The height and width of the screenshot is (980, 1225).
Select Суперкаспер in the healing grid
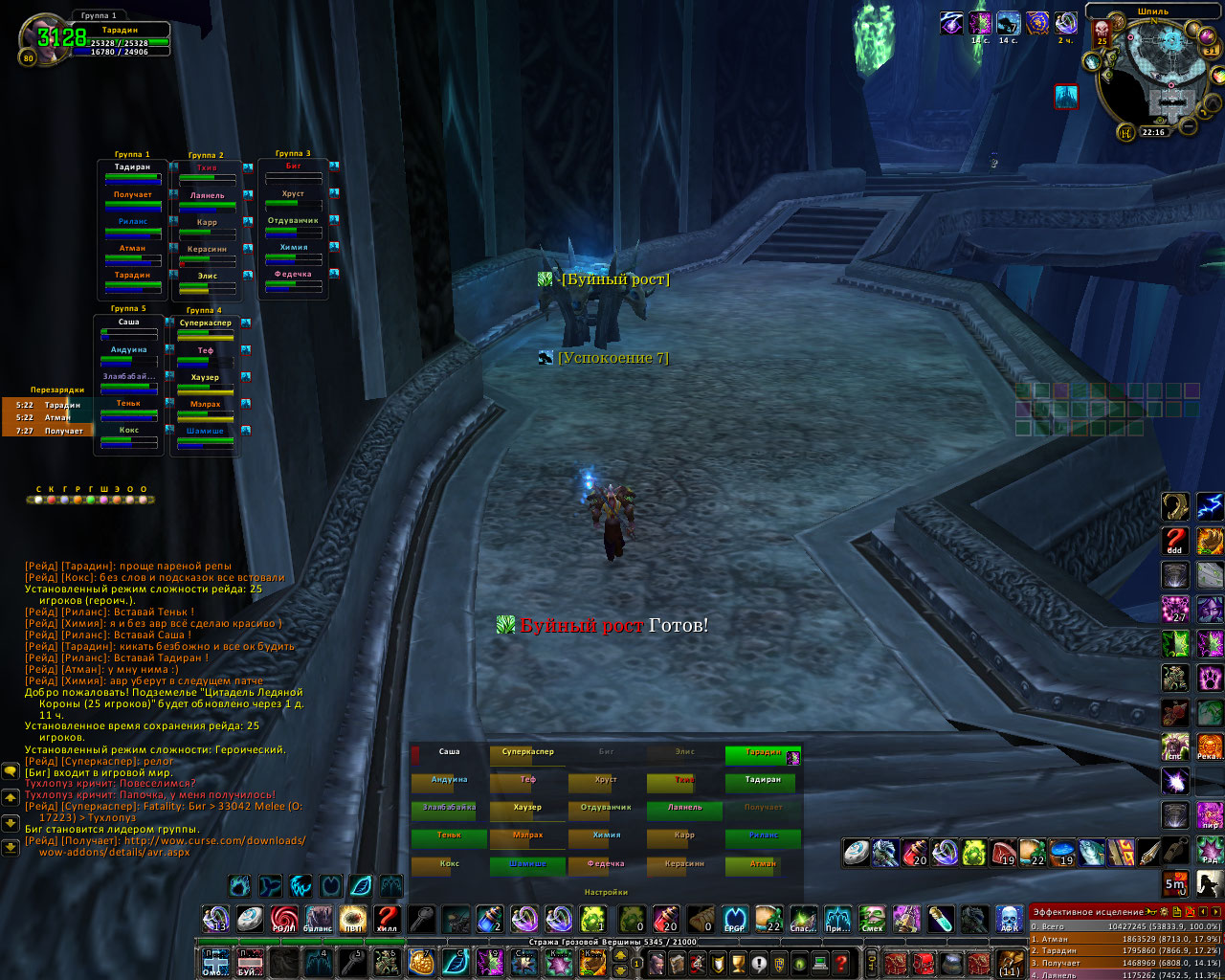tap(527, 754)
